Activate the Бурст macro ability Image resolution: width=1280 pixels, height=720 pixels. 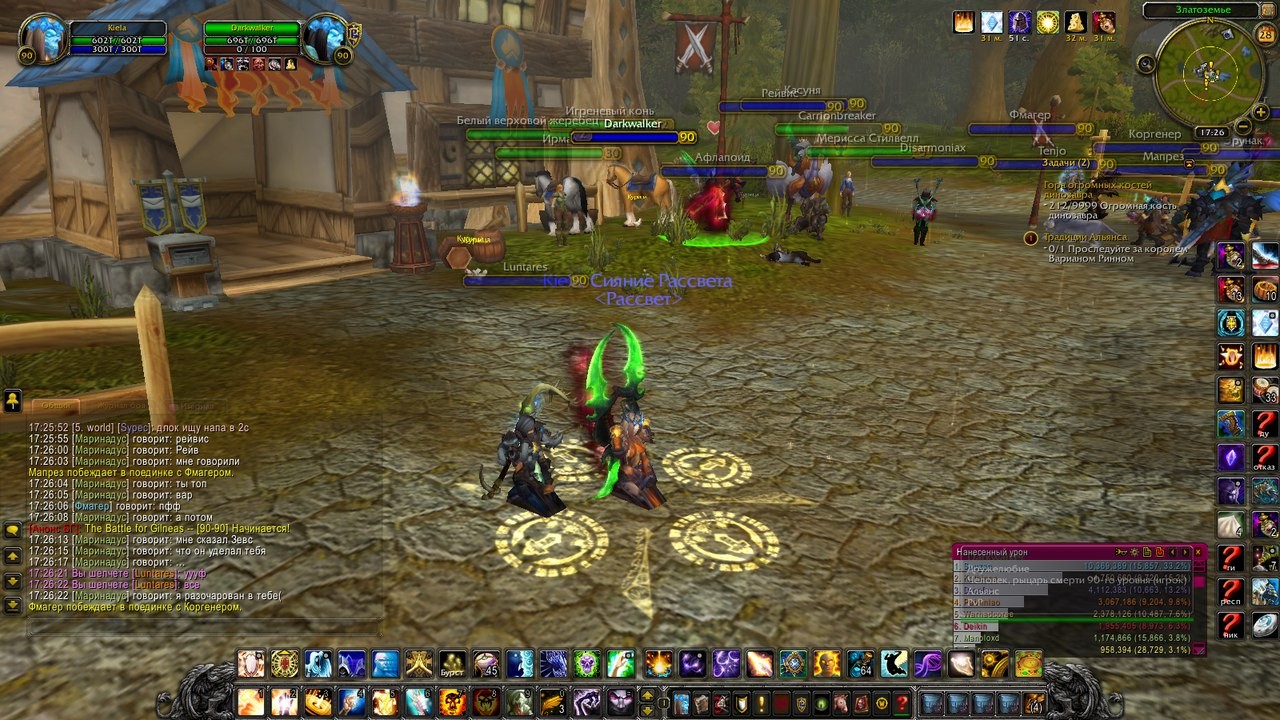(x=453, y=663)
